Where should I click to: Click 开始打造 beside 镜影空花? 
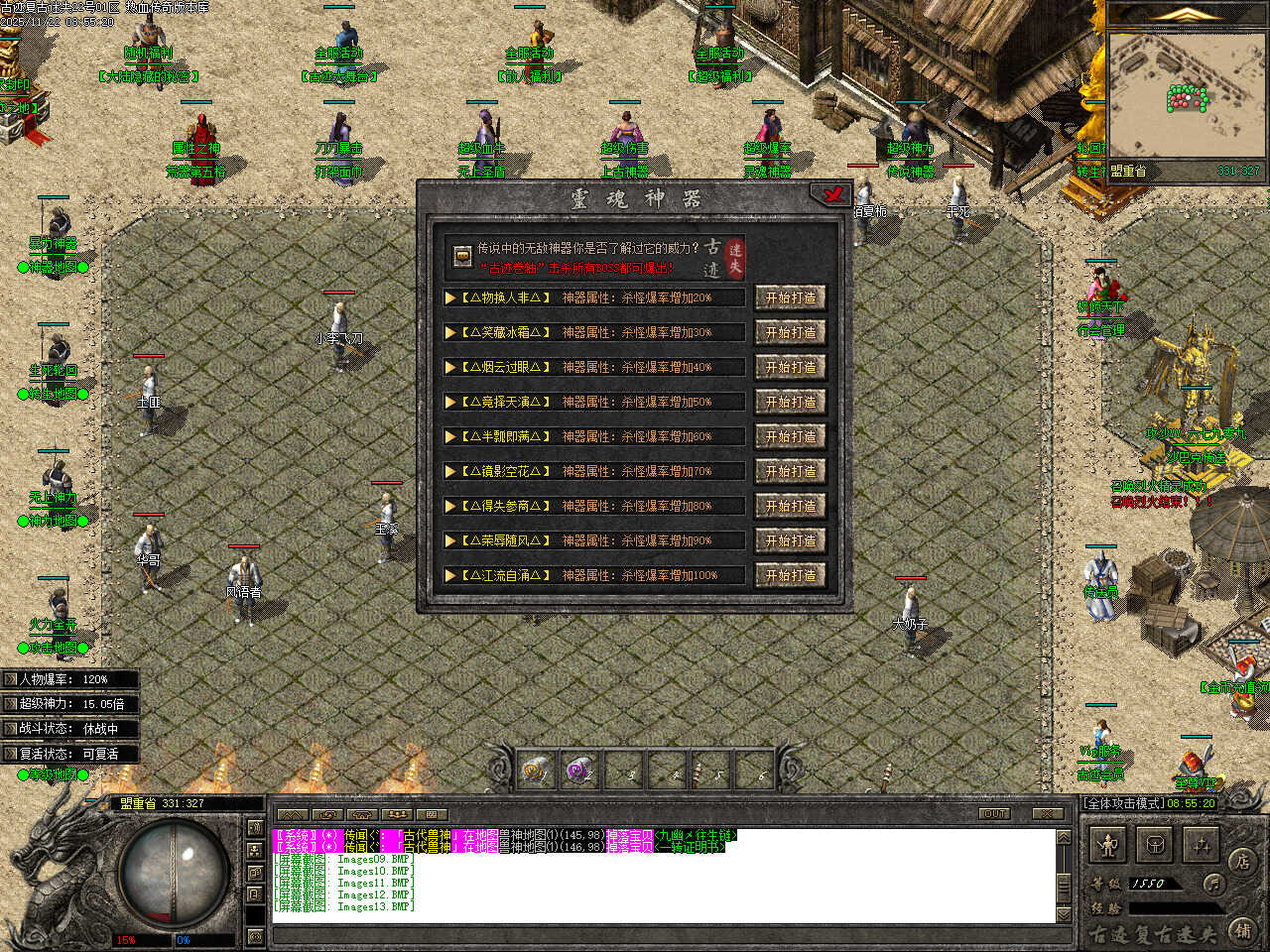[790, 471]
